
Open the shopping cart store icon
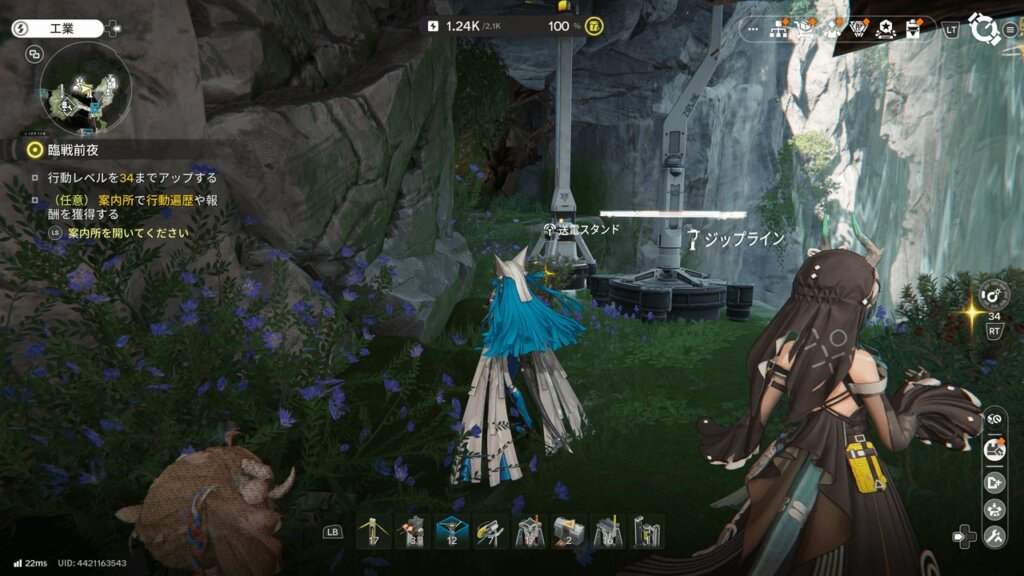pyautogui.click(x=806, y=29)
